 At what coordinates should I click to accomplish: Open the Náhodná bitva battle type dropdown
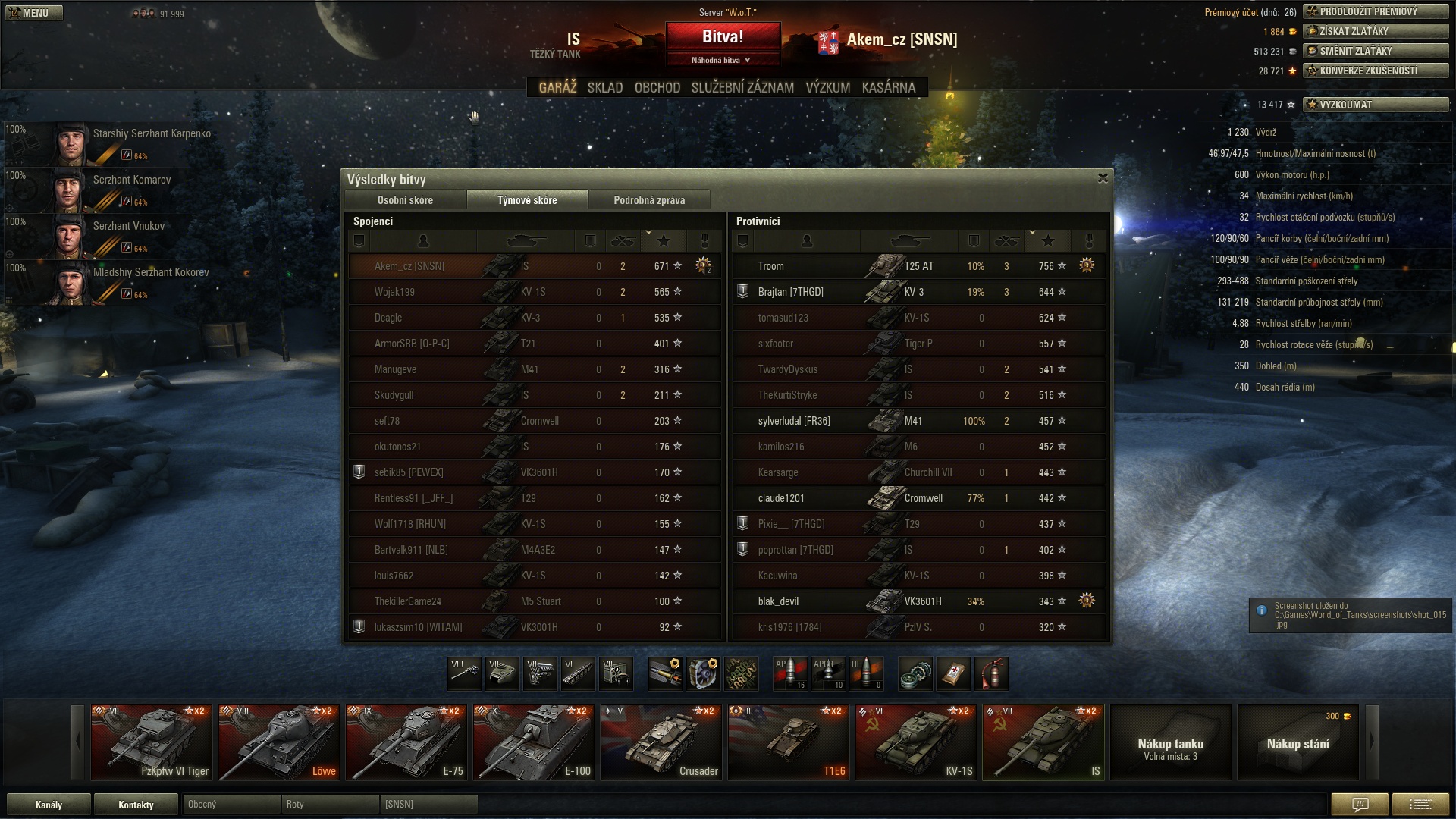click(722, 60)
